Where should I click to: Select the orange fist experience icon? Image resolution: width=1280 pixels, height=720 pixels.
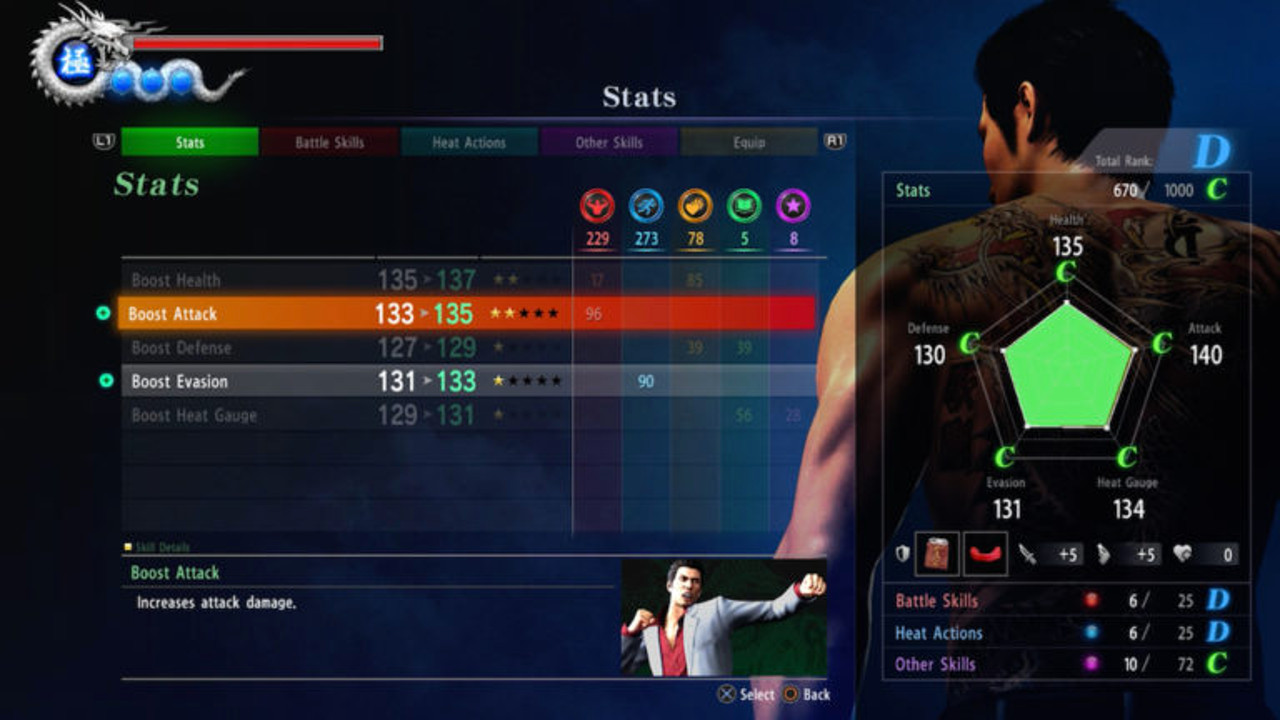coord(695,206)
